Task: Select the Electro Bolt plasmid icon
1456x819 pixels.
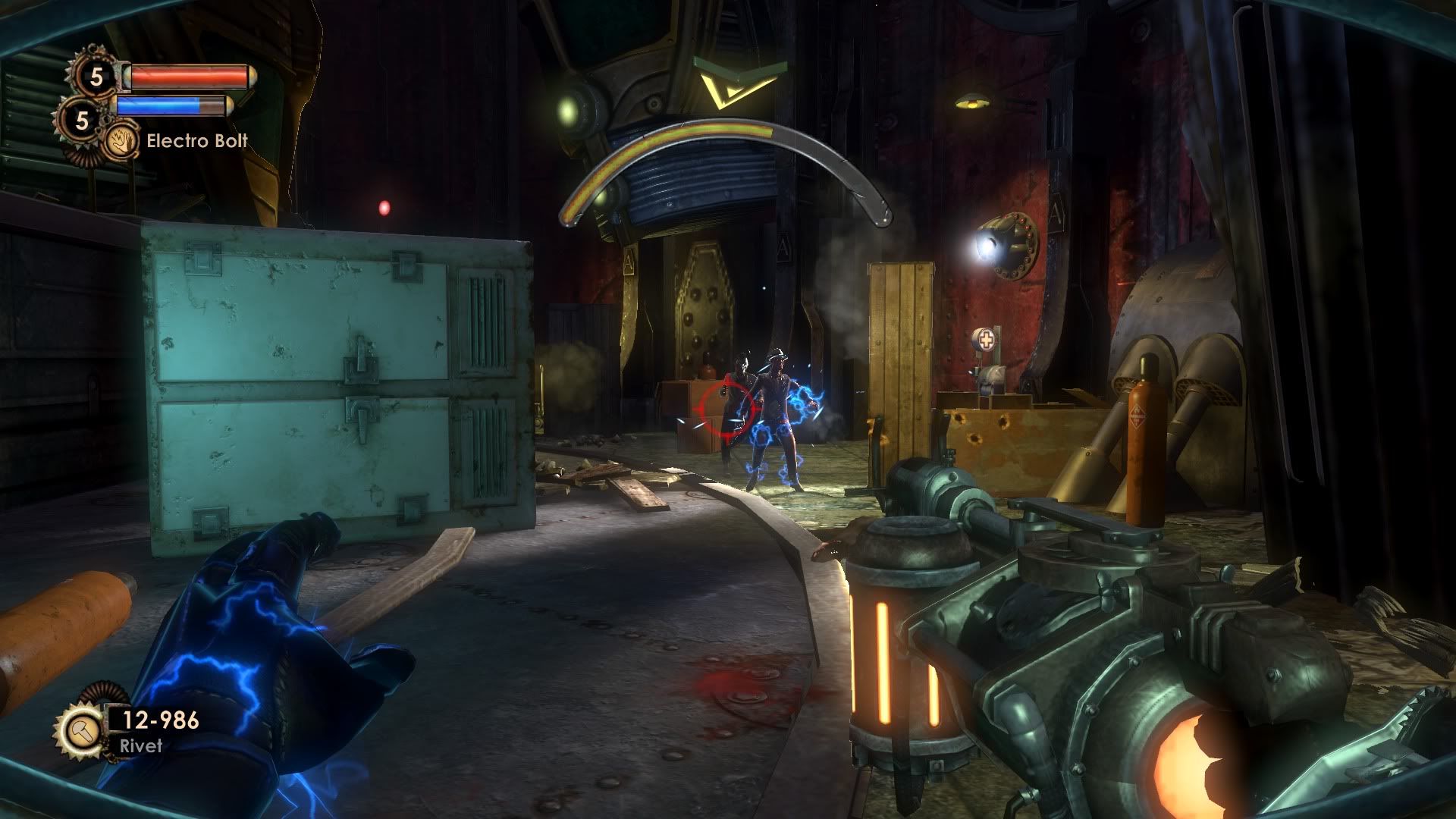Action: coord(120,141)
